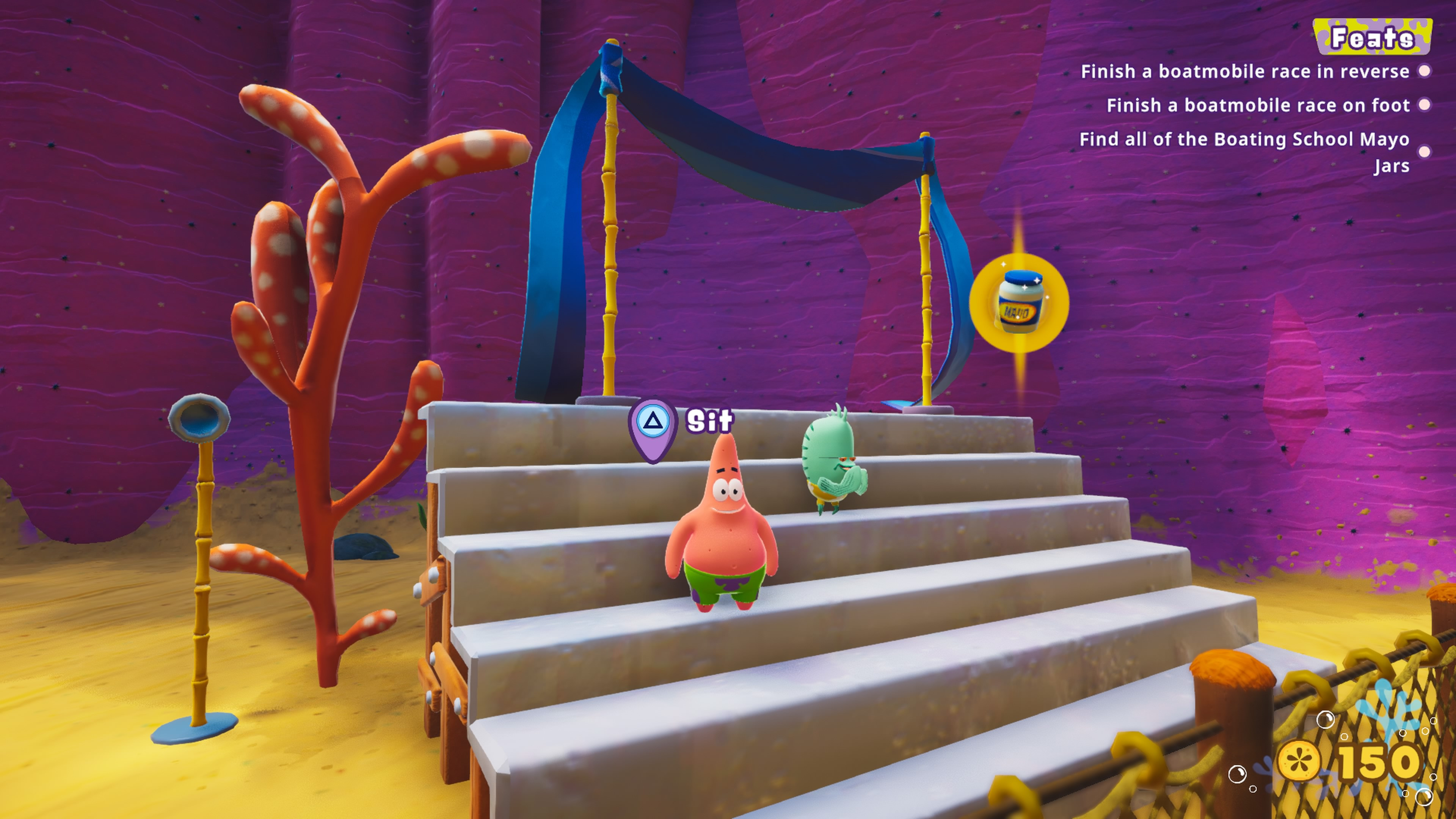Open the Feats panel header
Screen dimensions: 1456x819
[1372, 37]
